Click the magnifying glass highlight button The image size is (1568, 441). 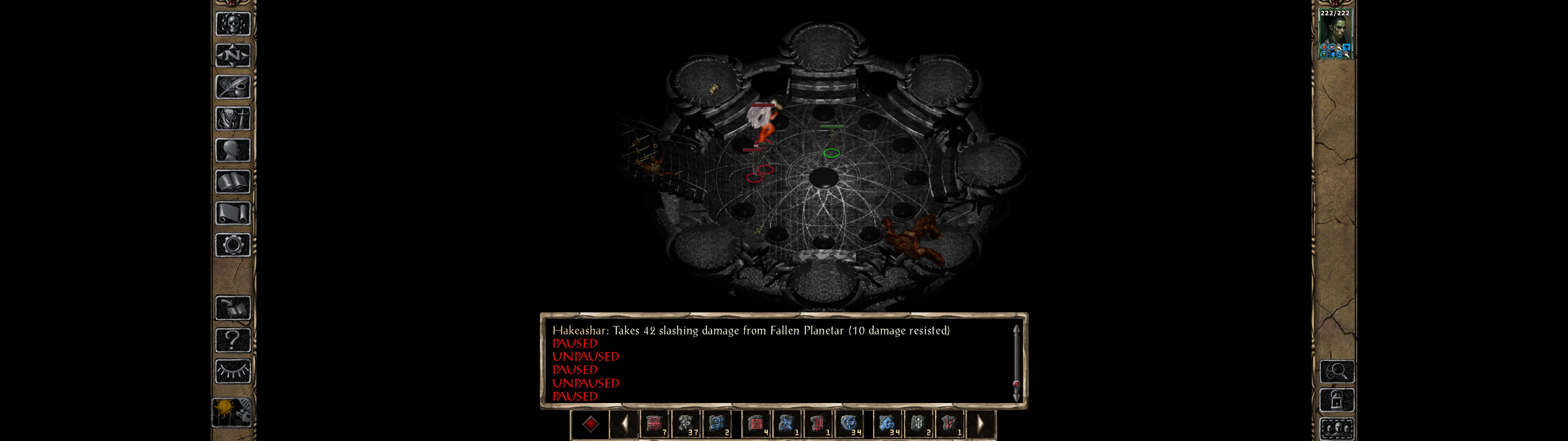point(1337,371)
